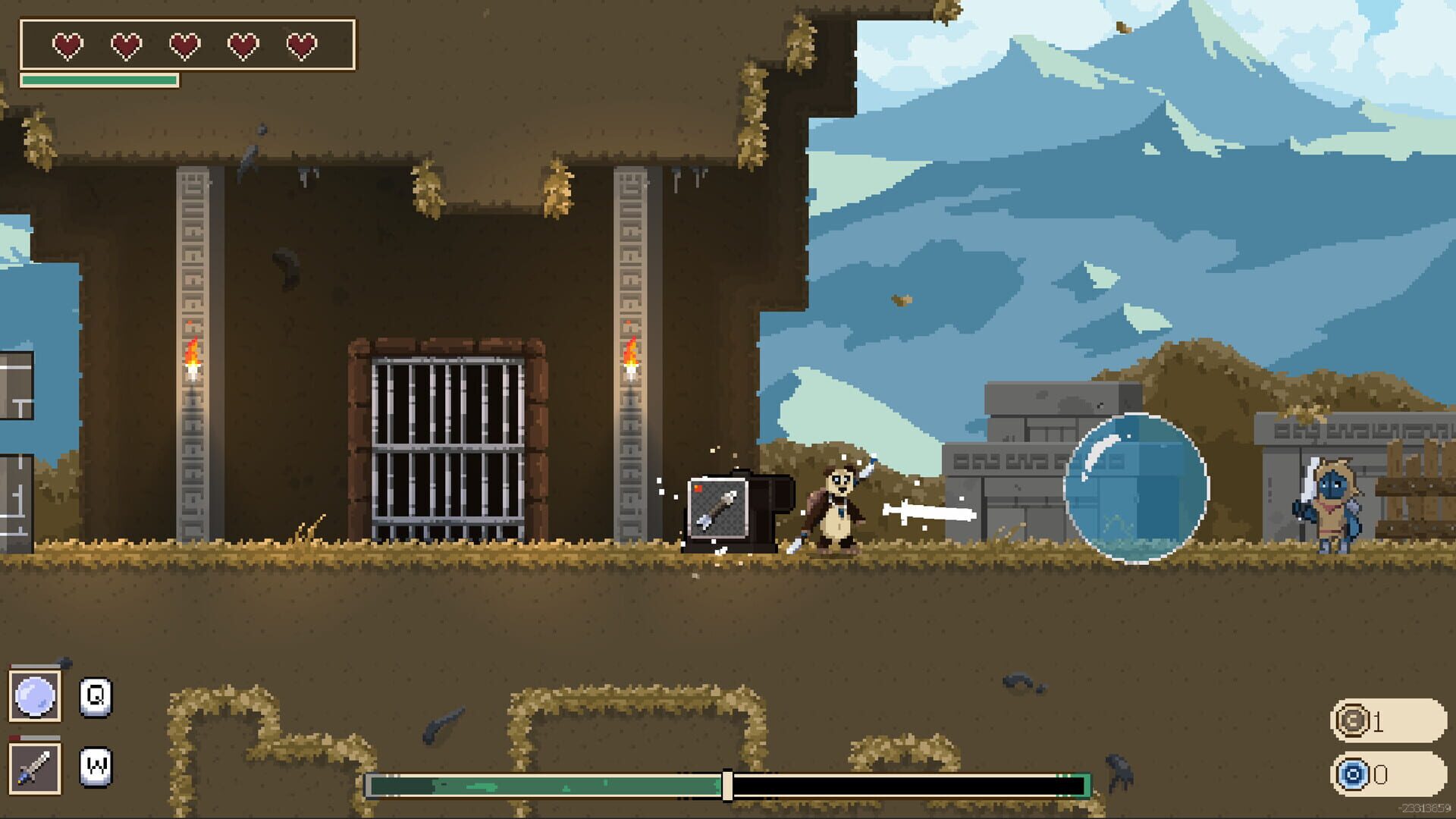This screenshot has width=1456, height=819.
Task: Select the bubble ability icon in slot Q
Action: pos(36,695)
